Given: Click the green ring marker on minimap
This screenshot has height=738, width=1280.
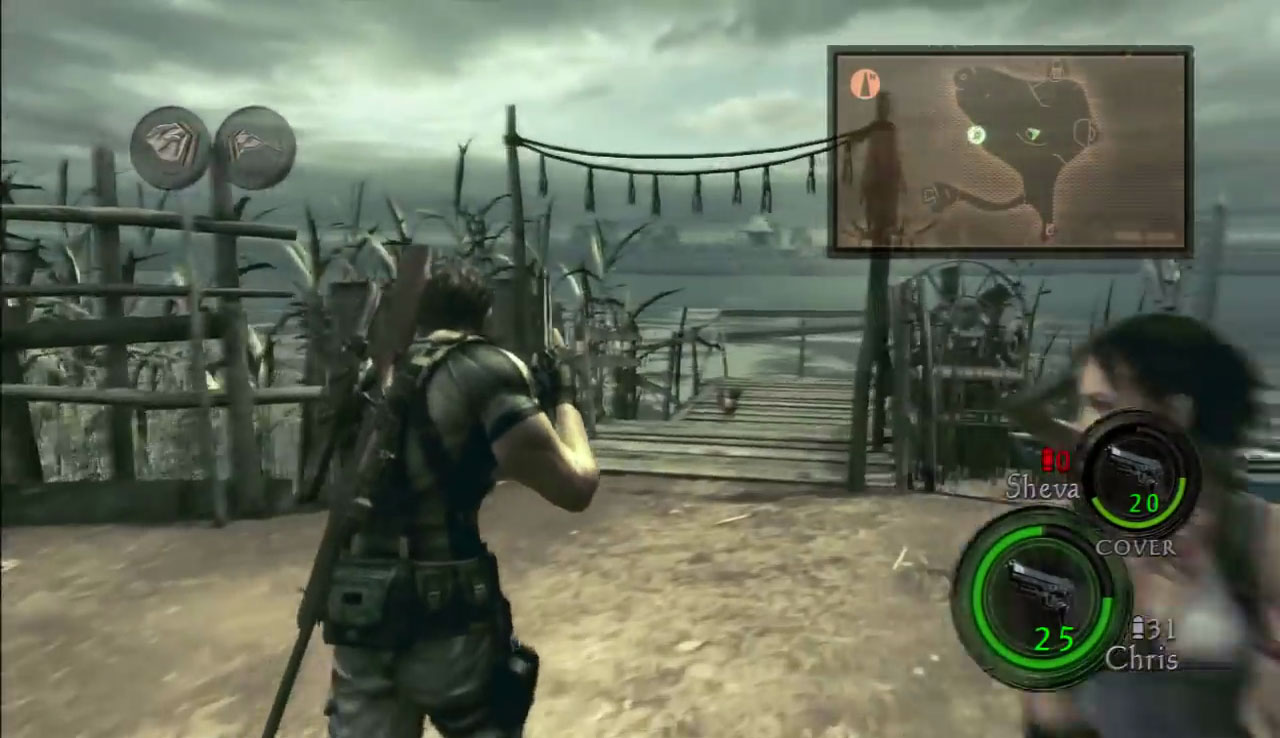Looking at the screenshot, I should 977,135.
